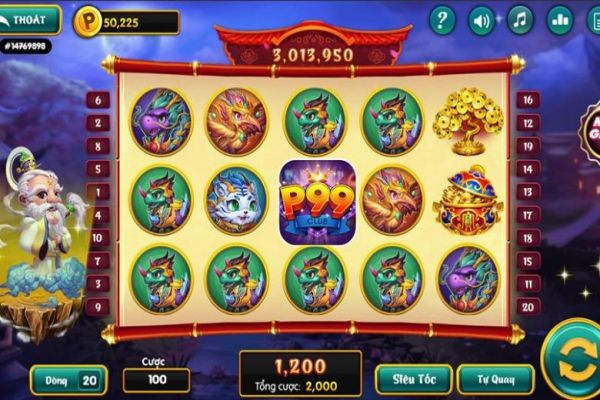Open the question mark help screen
The height and width of the screenshot is (400, 600).
pos(442,20)
